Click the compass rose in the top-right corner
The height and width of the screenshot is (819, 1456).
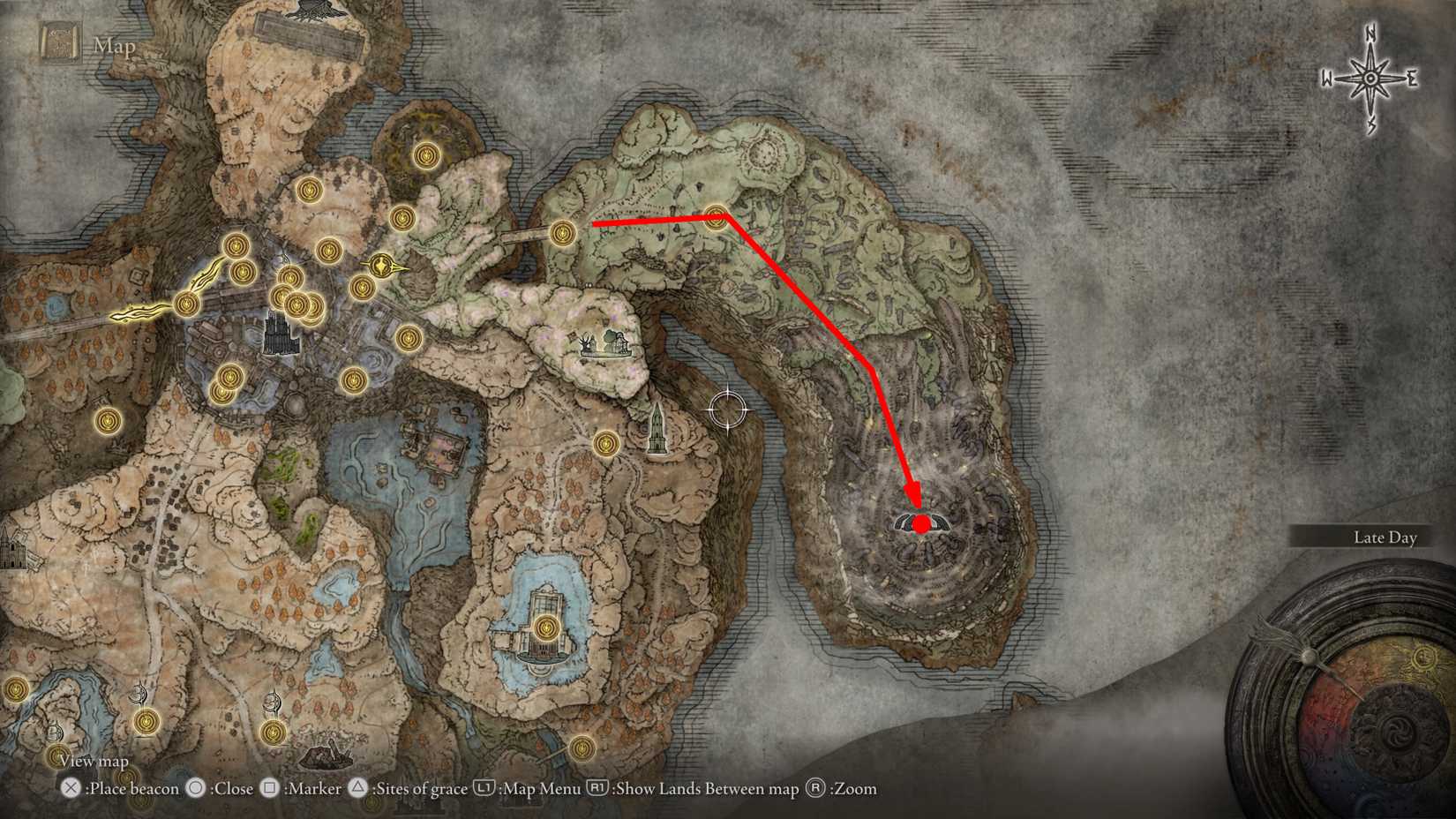1369,79
